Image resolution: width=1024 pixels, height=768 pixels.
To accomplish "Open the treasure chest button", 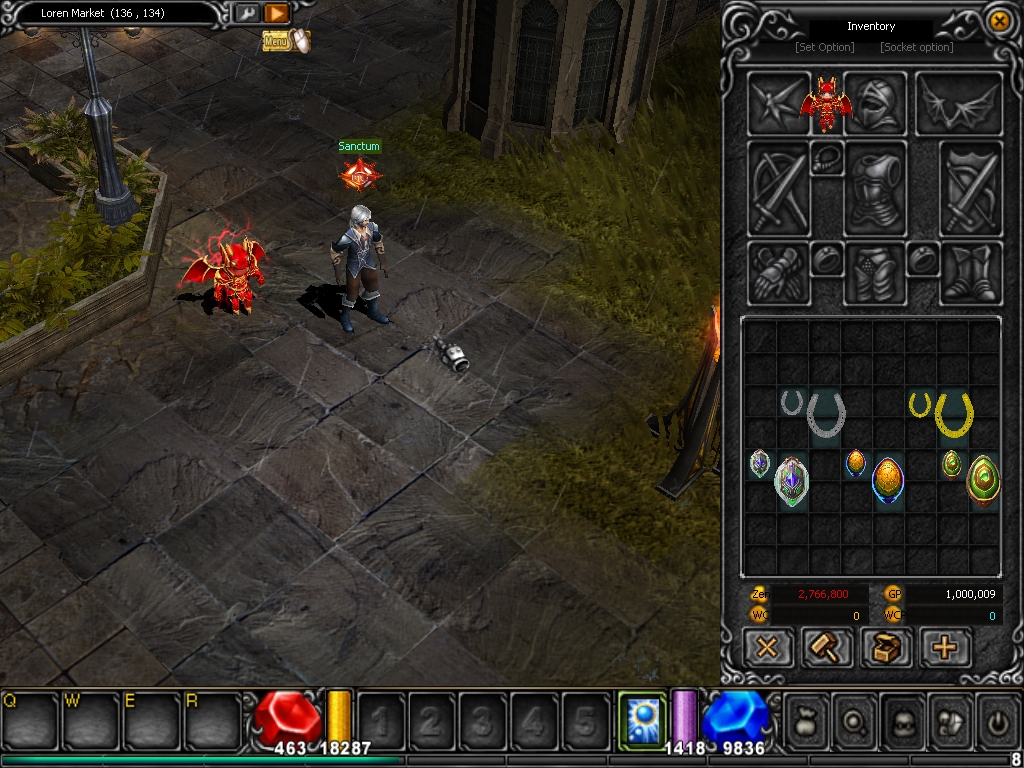I will 886,648.
